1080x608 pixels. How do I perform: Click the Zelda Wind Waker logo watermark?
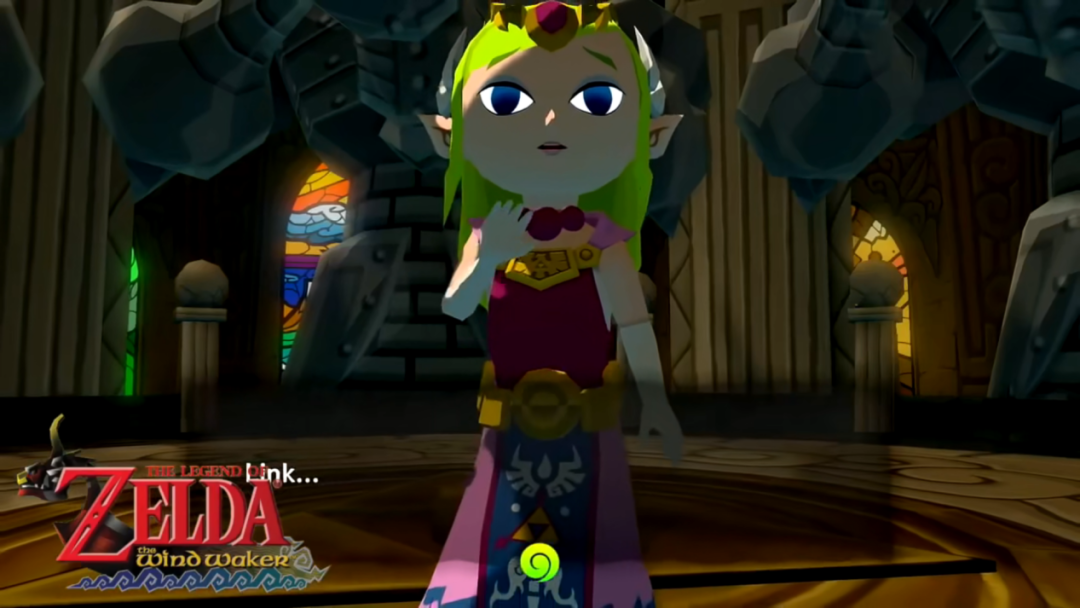170,520
